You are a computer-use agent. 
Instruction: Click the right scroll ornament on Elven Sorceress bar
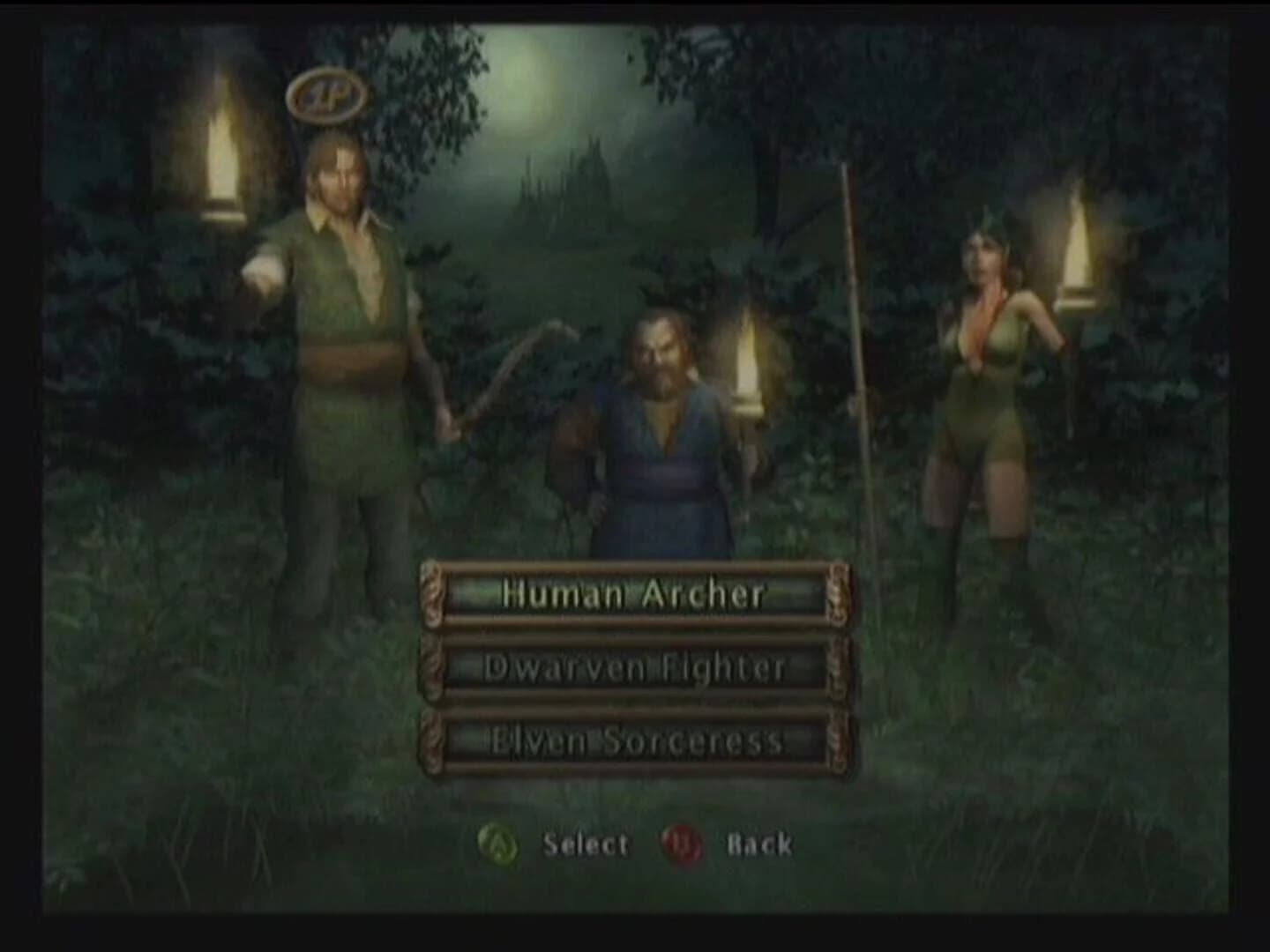pyautogui.click(x=833, y=740)
